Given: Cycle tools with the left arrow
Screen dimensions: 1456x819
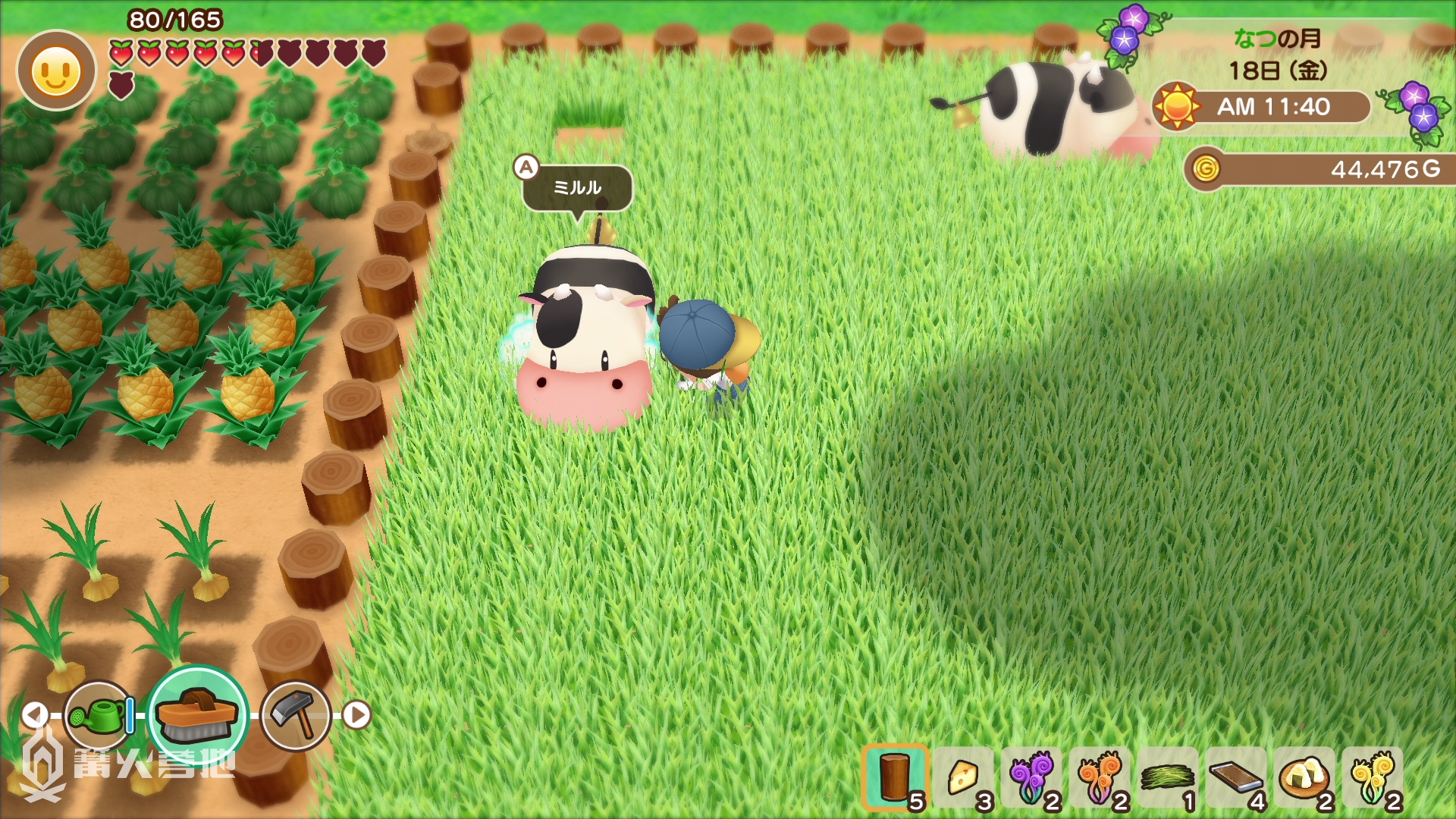Looking at the screenshot, I should 34,714.
